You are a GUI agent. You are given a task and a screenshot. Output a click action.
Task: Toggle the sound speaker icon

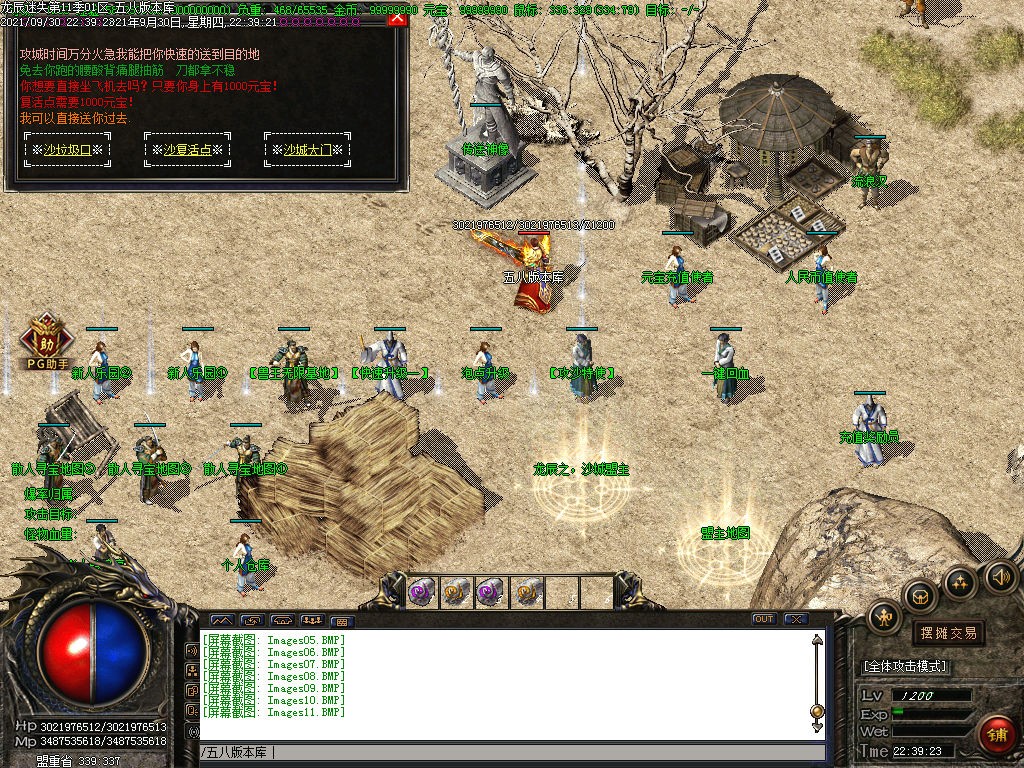click(1000, 576)
